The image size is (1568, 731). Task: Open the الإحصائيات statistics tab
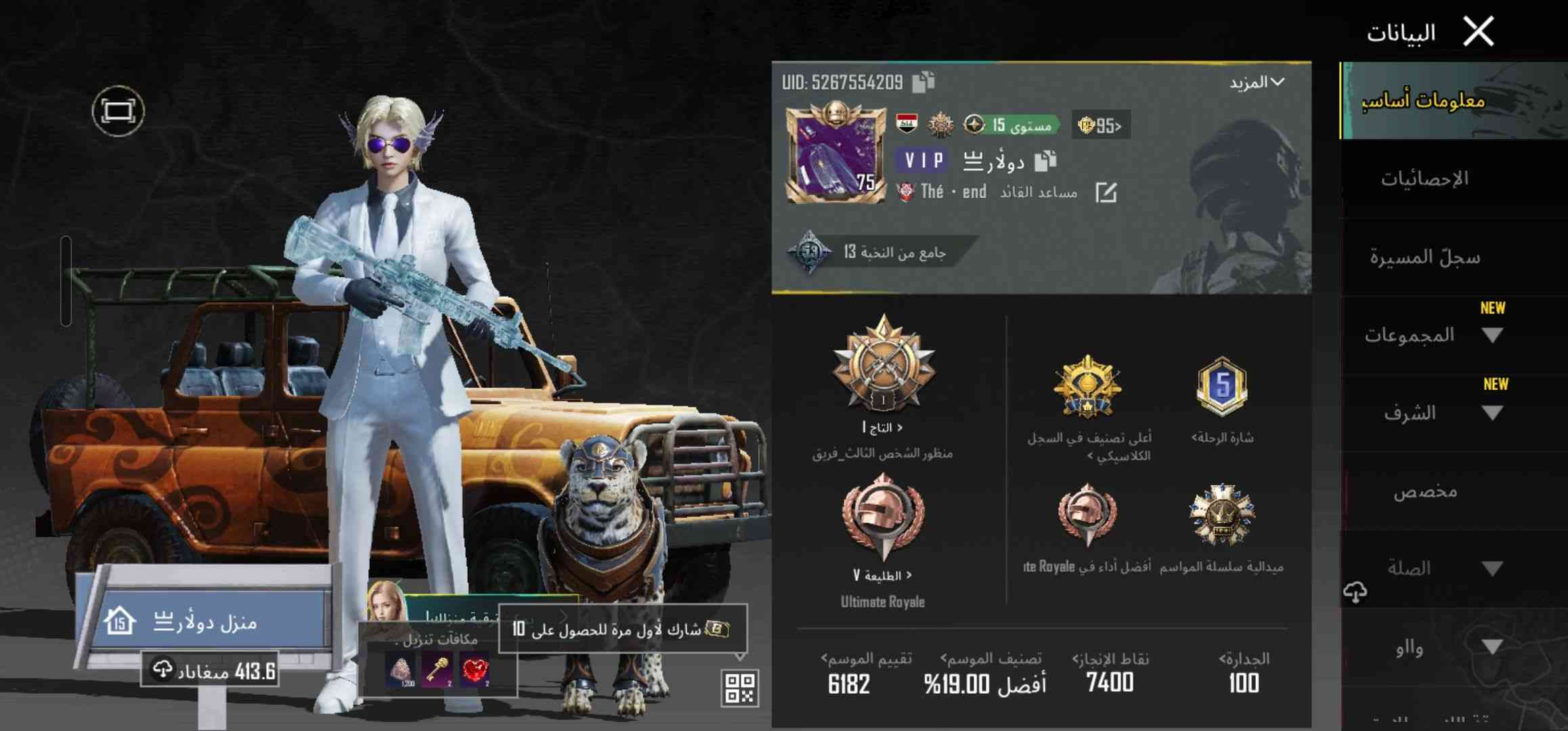[x=1424, y=179]
